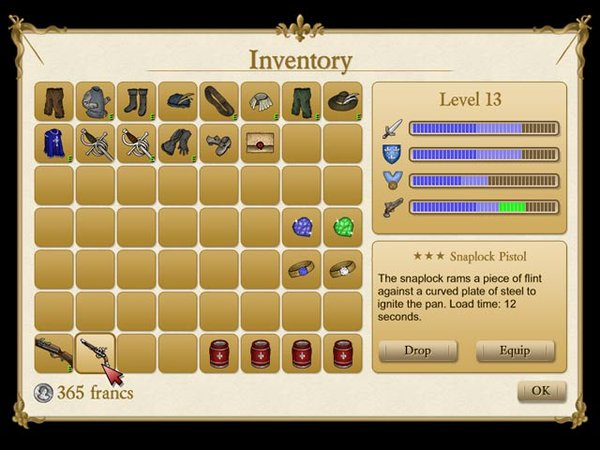Select the brown trousers slot
The width and height of the screenshot is (600, 450).
(54, 102)
